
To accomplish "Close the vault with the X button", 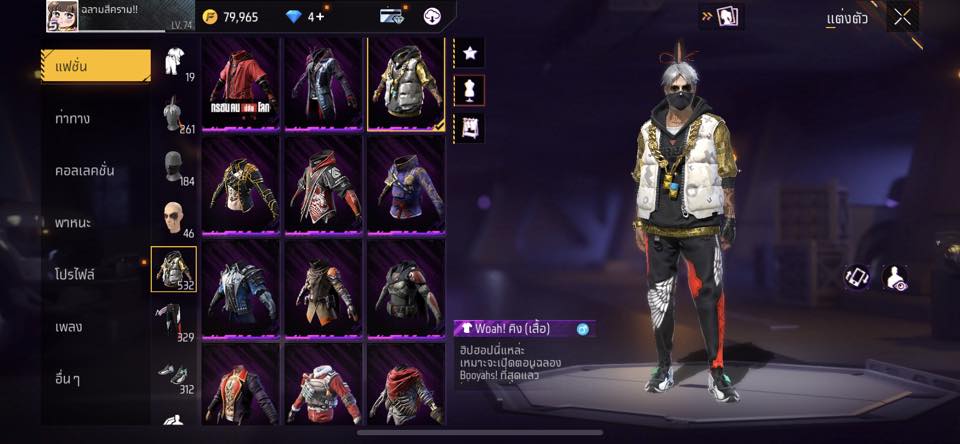I will tap(902, 17).
